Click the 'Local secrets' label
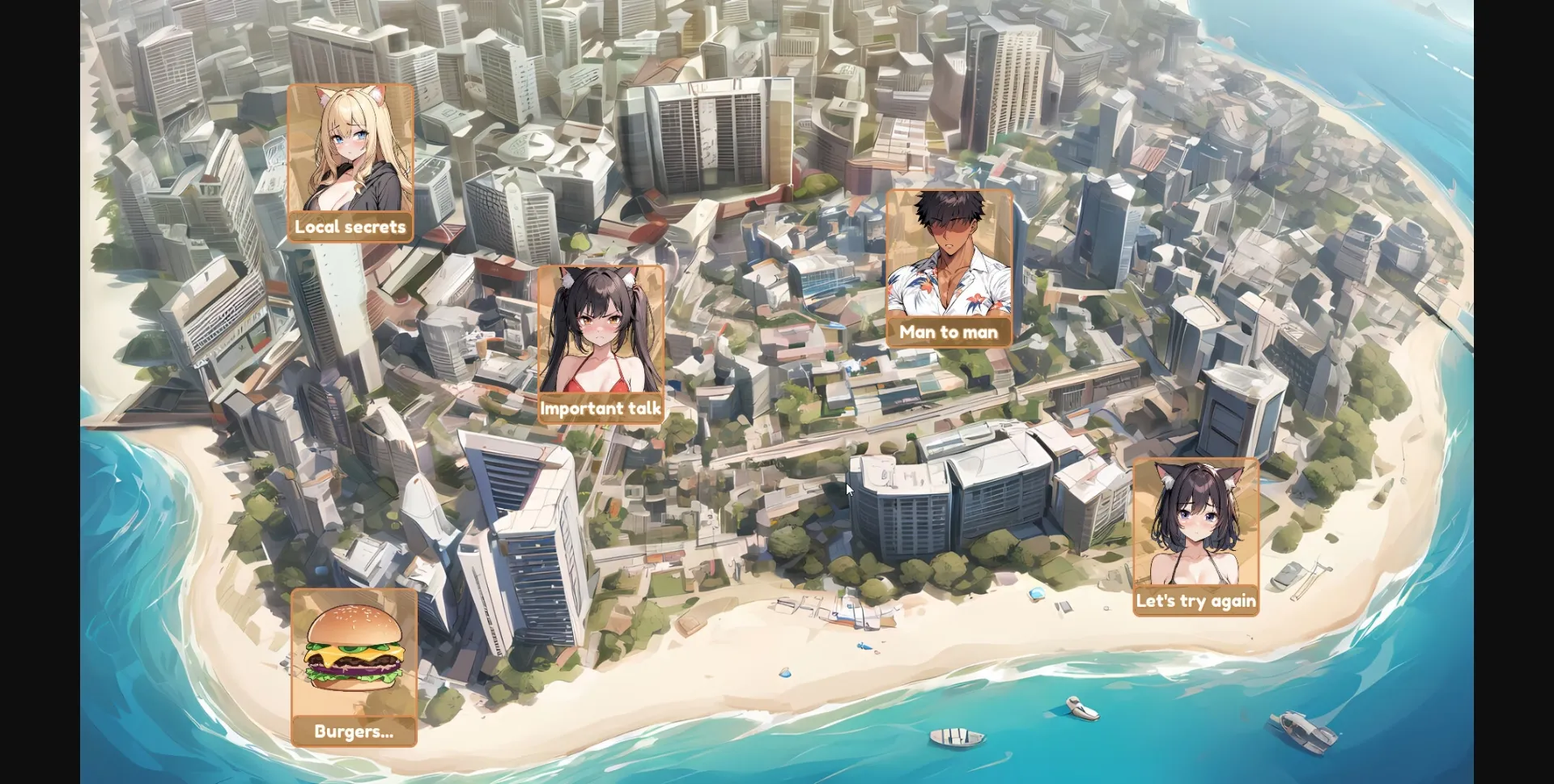The height and width of the screenshot is (784, 1554). [350, 227]
